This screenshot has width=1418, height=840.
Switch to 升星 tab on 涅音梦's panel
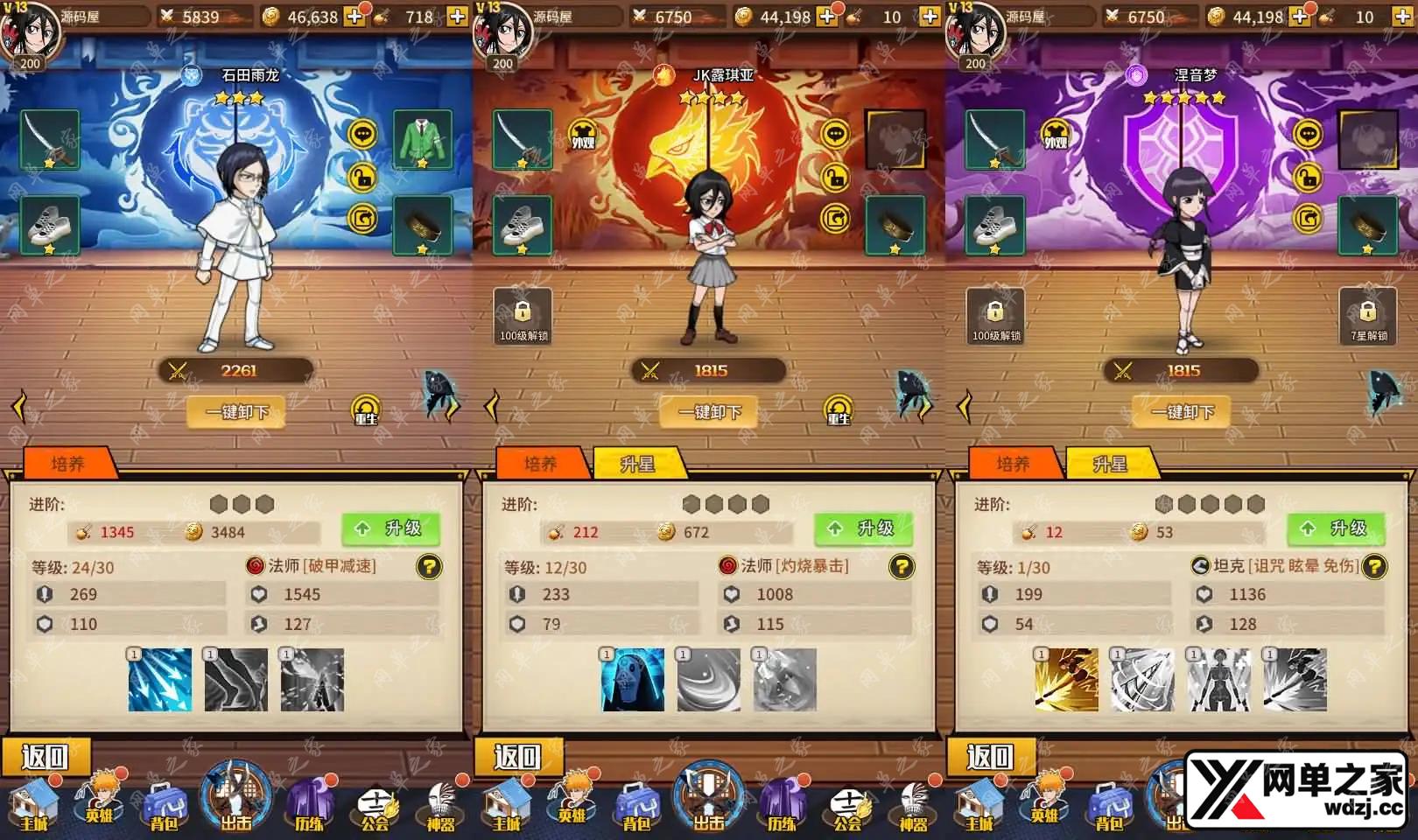(1110, 464)
